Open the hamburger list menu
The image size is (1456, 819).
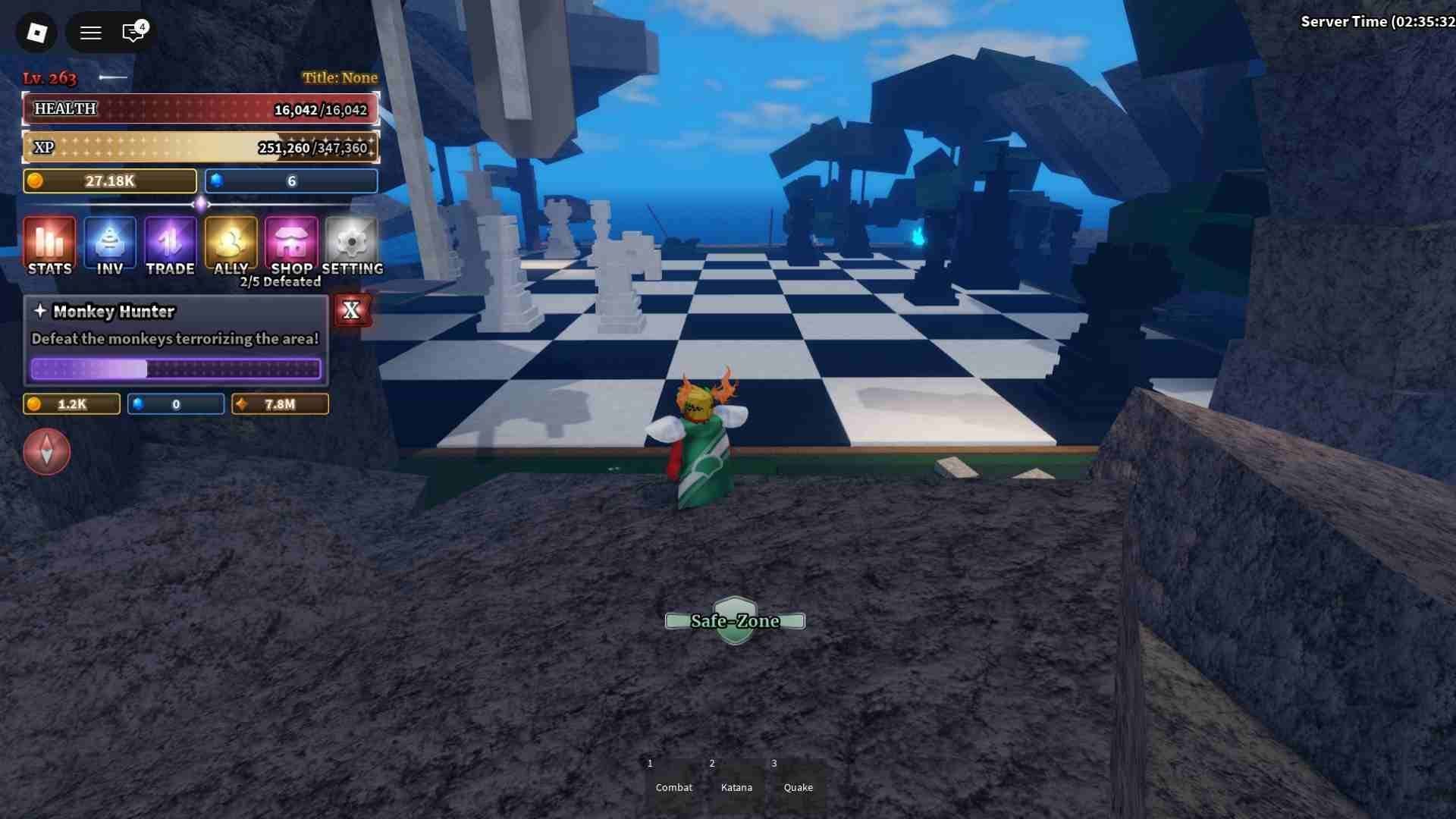pos(91,33)
